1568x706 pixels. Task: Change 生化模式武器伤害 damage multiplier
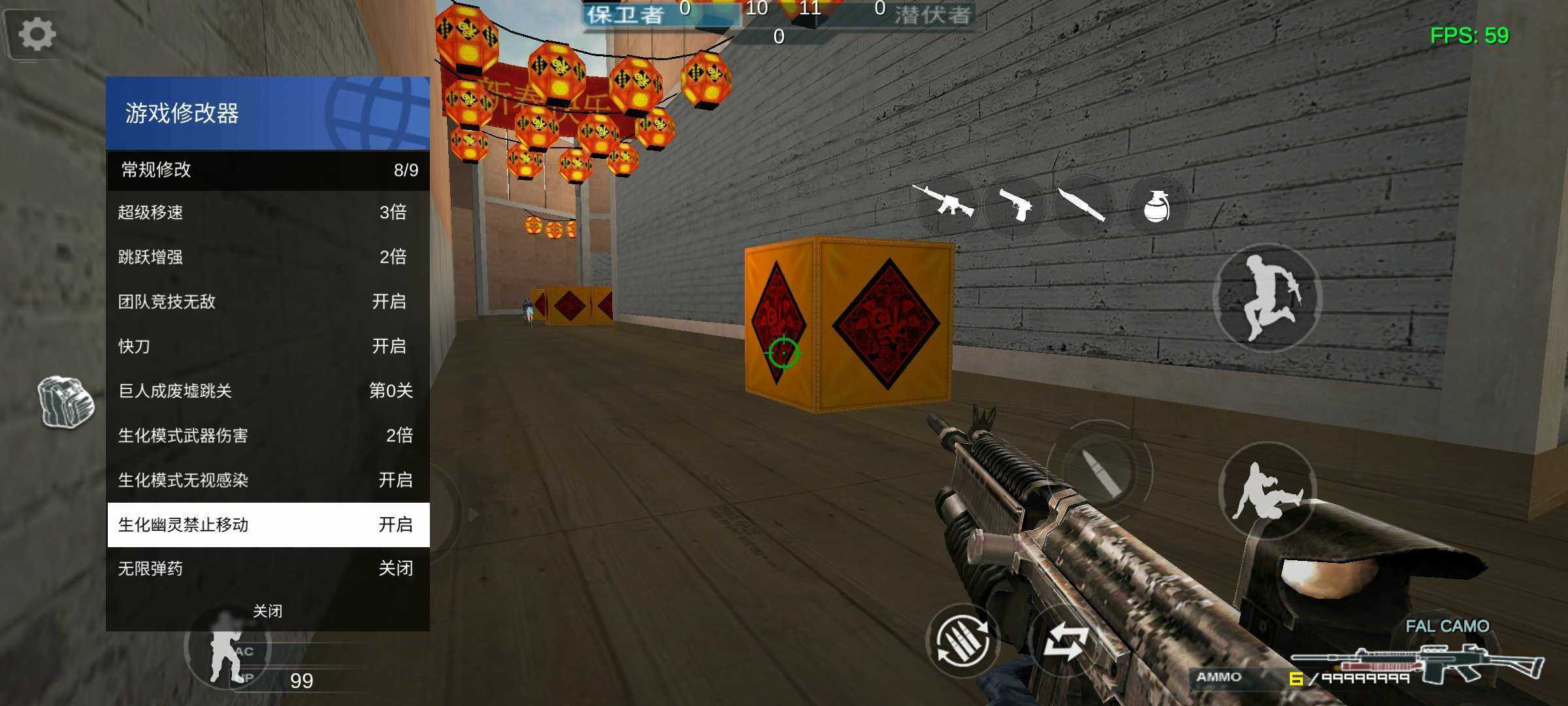(x=268, y=435)
